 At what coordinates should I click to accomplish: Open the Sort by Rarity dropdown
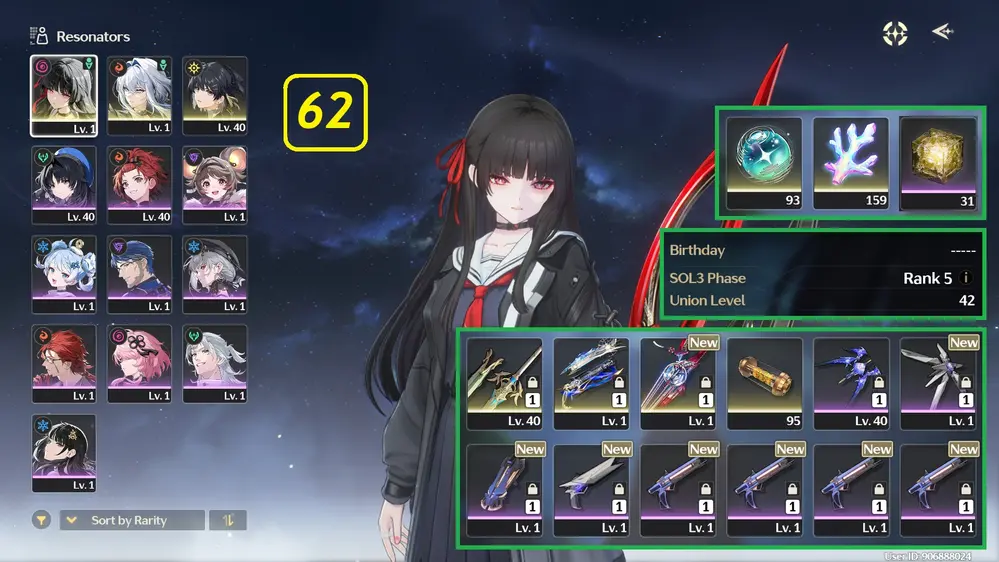tap(132, 520)
